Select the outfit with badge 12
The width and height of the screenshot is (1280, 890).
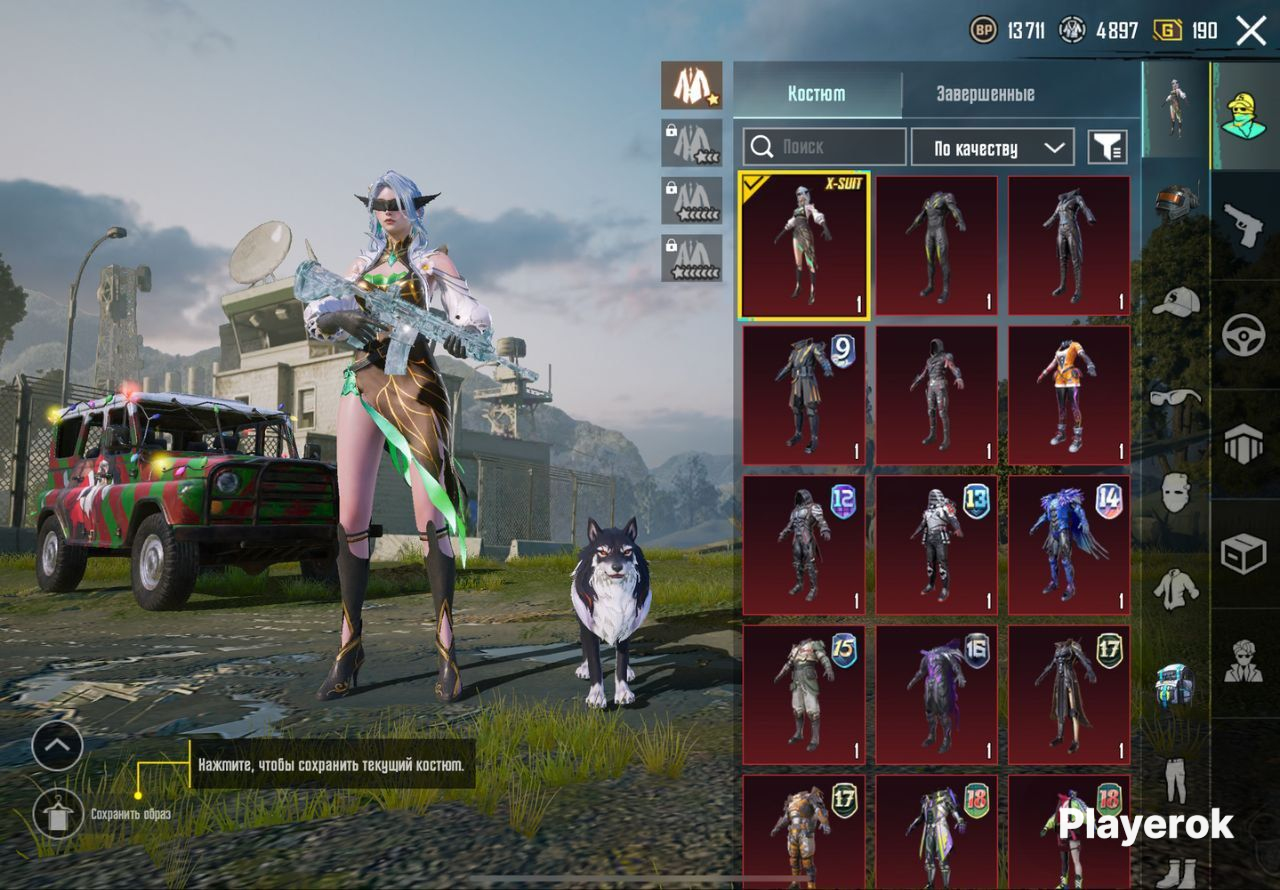(804, 545)
